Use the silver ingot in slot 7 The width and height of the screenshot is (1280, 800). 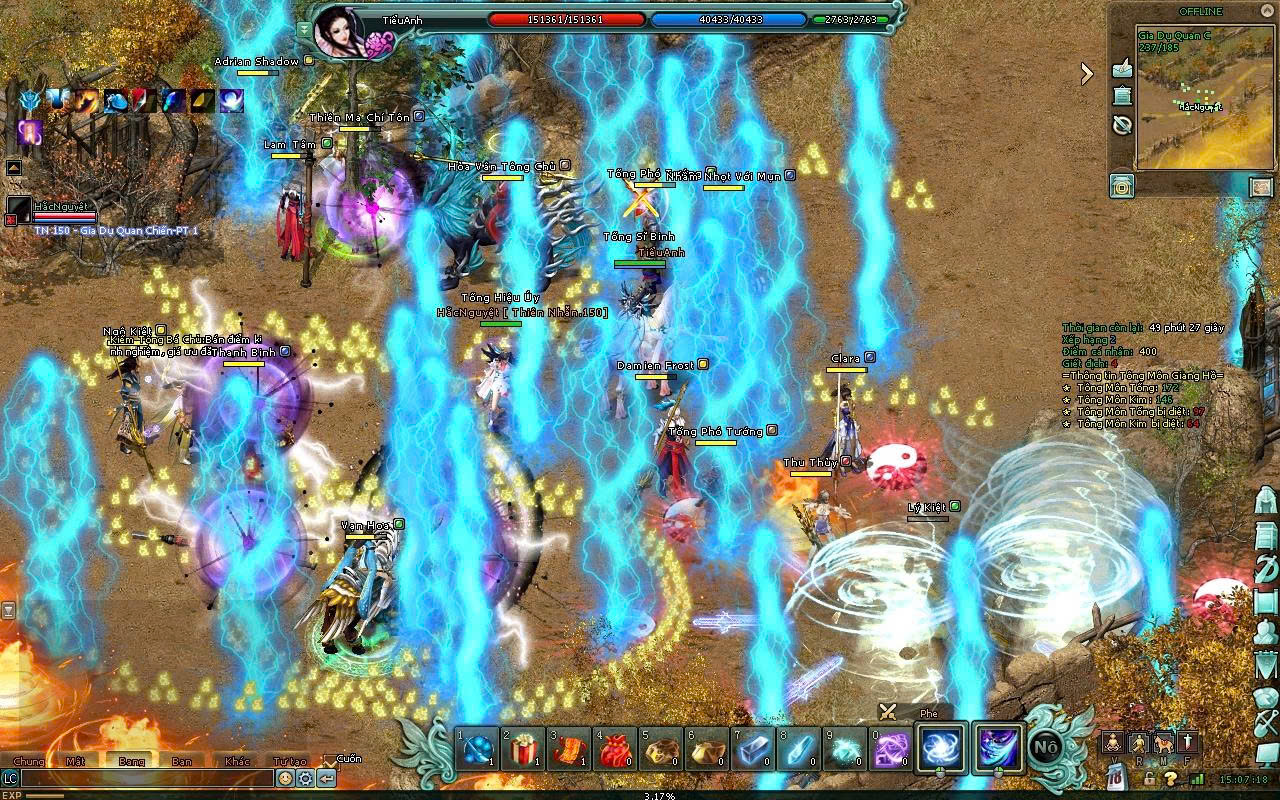(x=754, y=749)
